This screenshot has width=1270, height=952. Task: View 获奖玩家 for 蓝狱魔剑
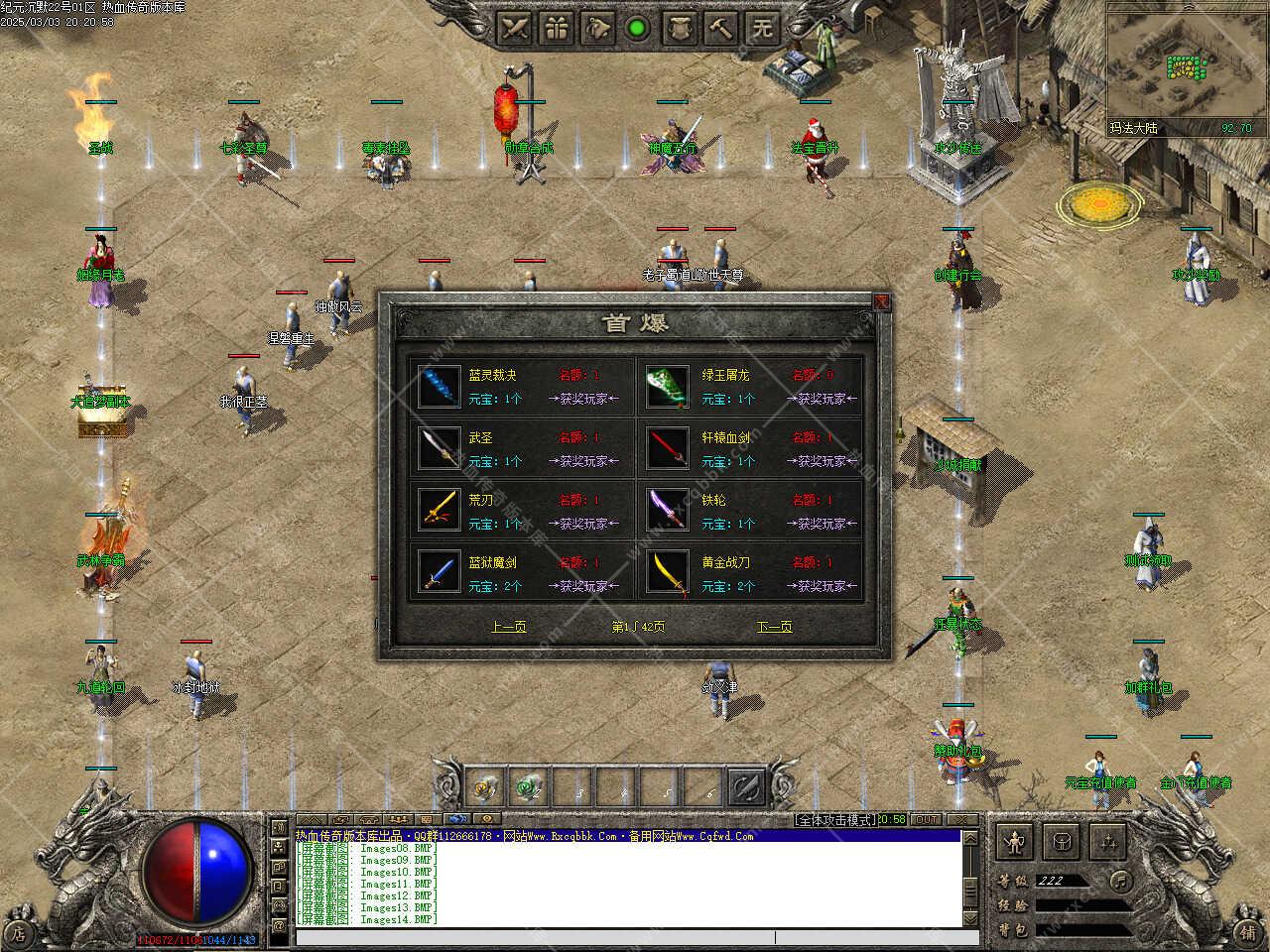coord(584,586)
